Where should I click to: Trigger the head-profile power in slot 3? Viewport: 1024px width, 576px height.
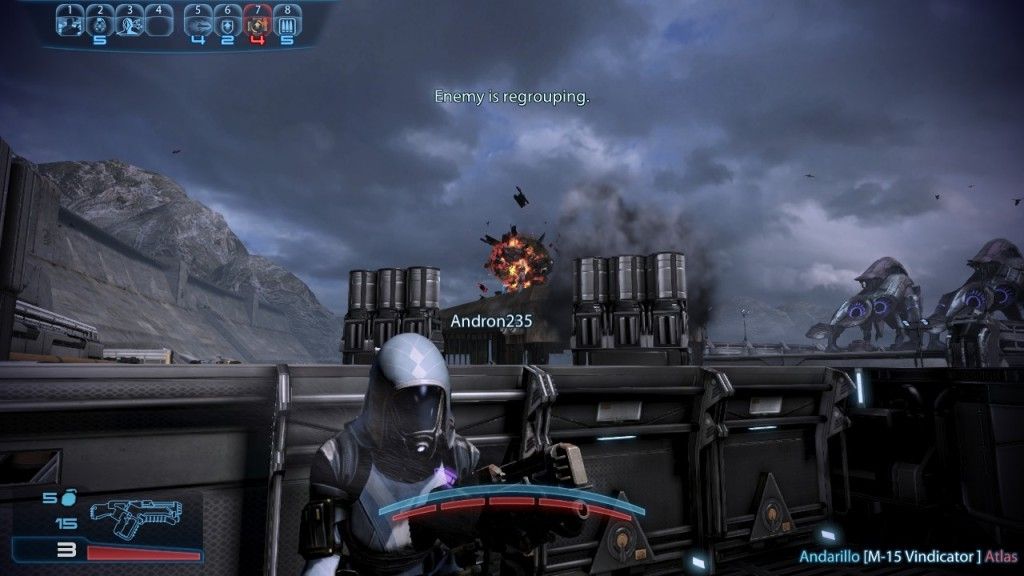point(129,24)
